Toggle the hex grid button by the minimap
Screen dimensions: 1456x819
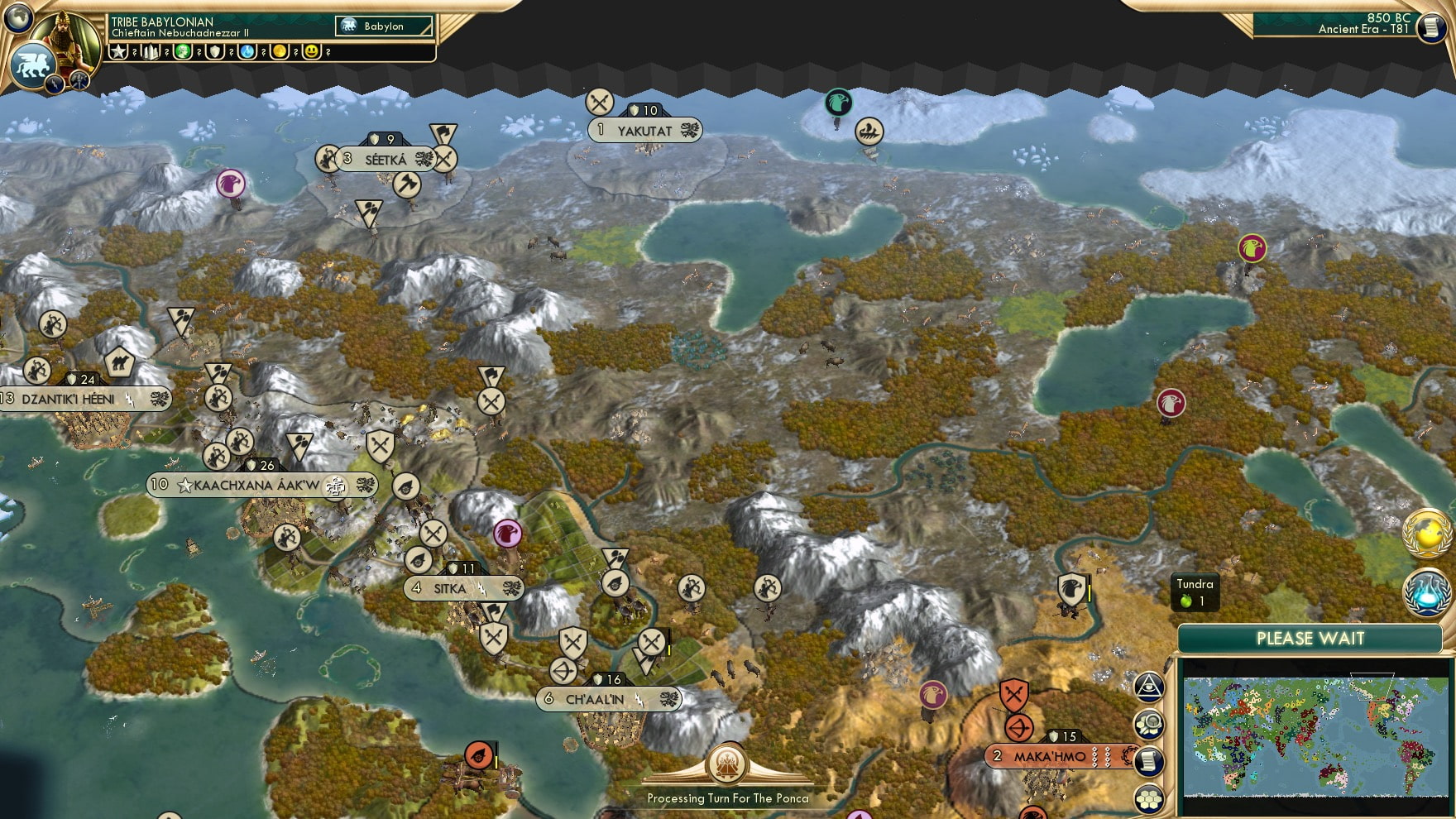coord(1149,798)
